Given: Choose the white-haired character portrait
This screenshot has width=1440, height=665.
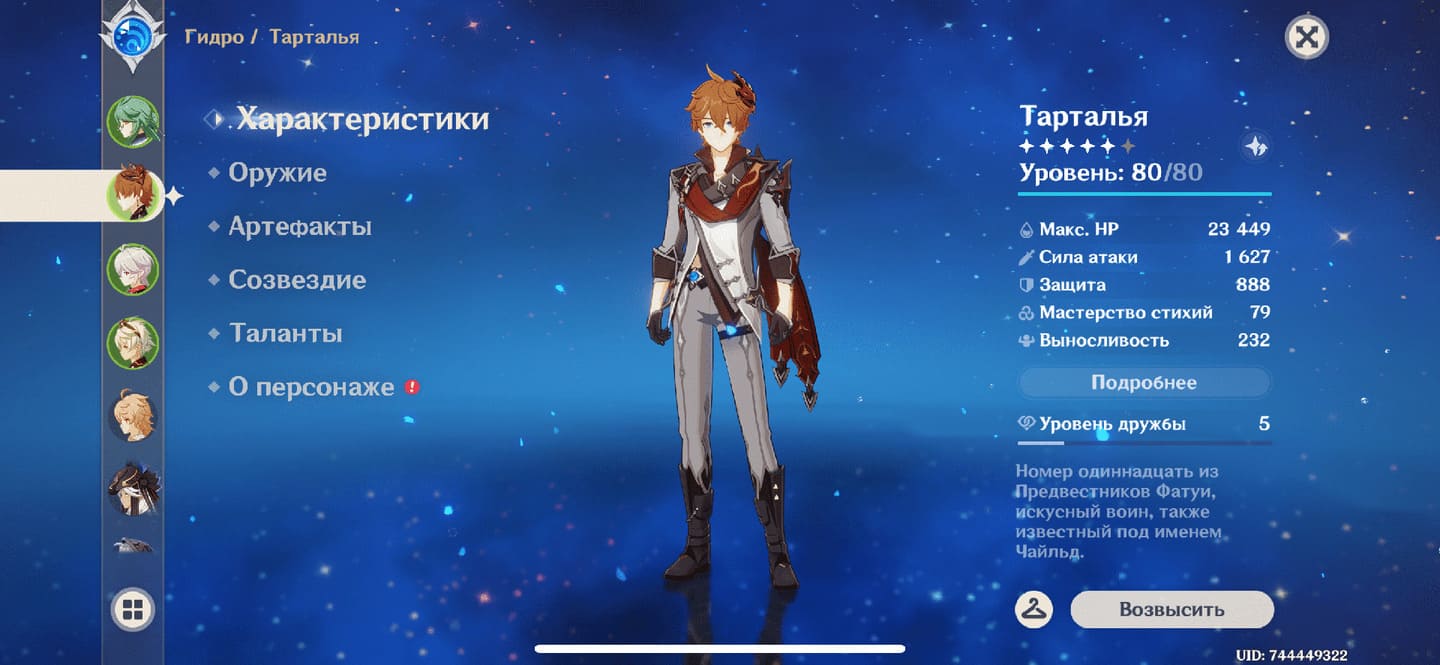Looking at the screenshot, I should [133, 269].
